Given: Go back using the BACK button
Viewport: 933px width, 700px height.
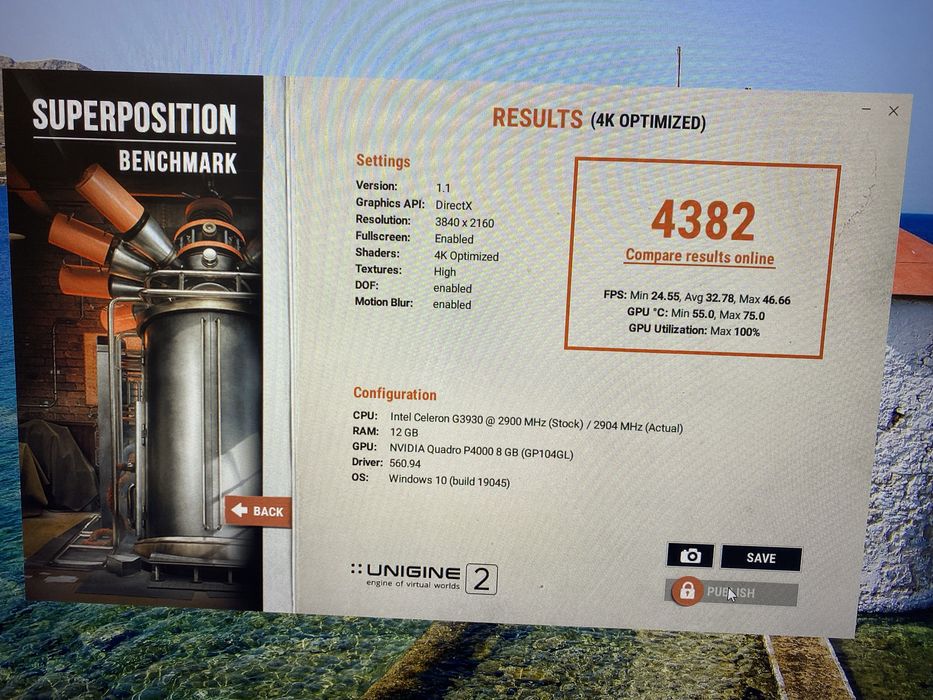Looking at the screenshot, I should 258,511.
